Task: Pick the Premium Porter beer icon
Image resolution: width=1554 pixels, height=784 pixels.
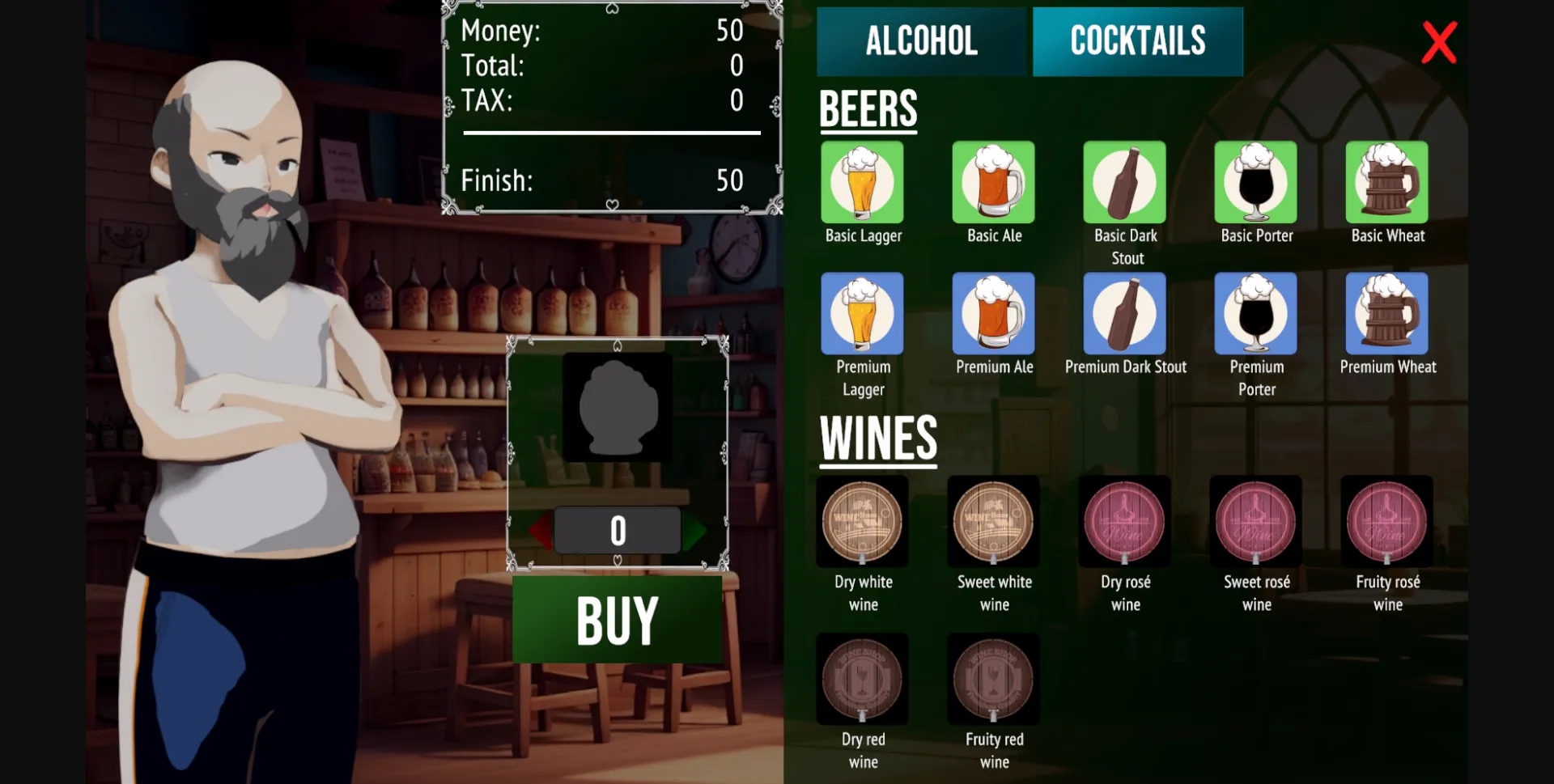Action: tap(1255, 315)
